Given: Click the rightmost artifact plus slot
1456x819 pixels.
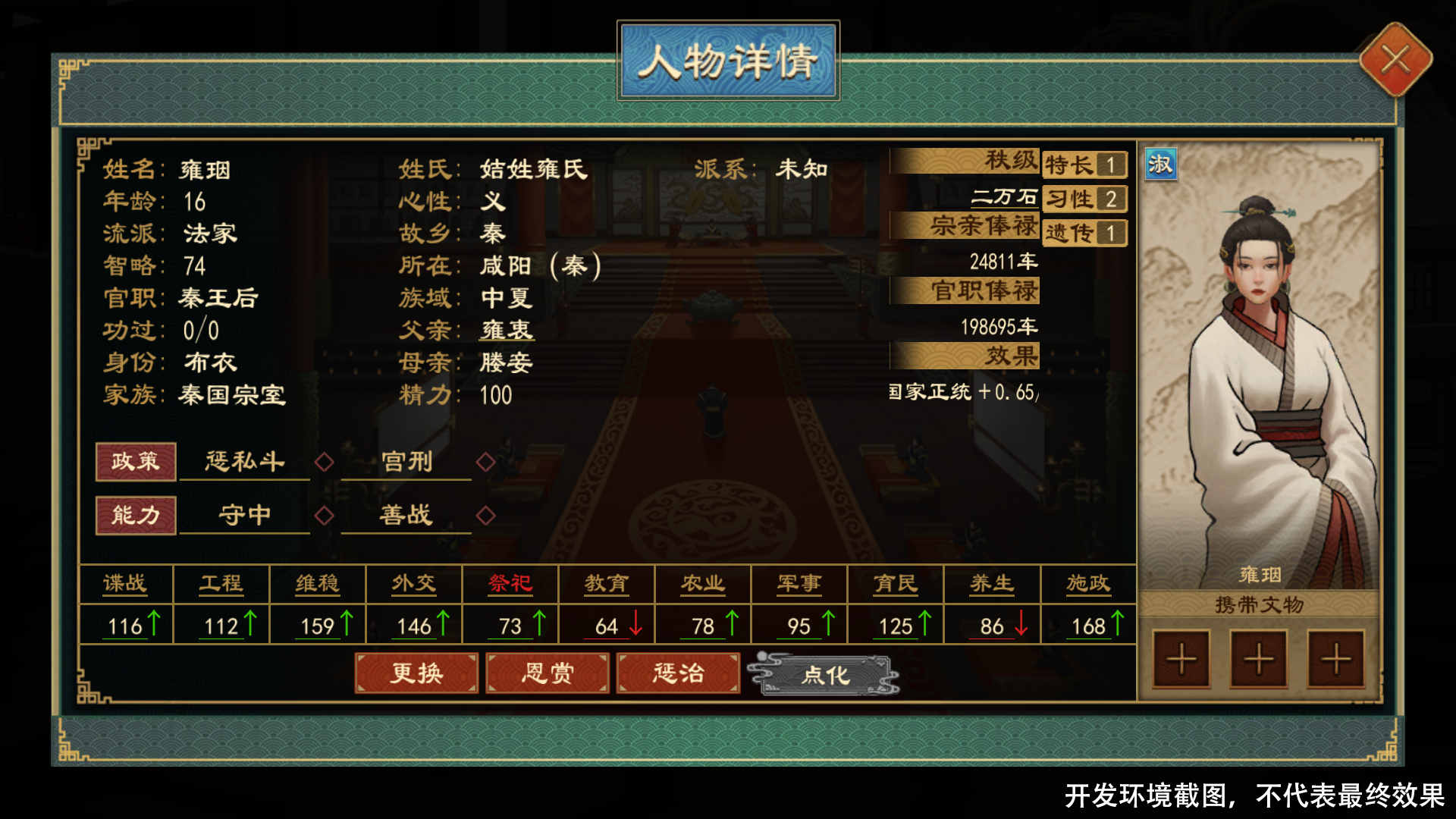Looking at the screenshot, I should [x=1335, y=660].
